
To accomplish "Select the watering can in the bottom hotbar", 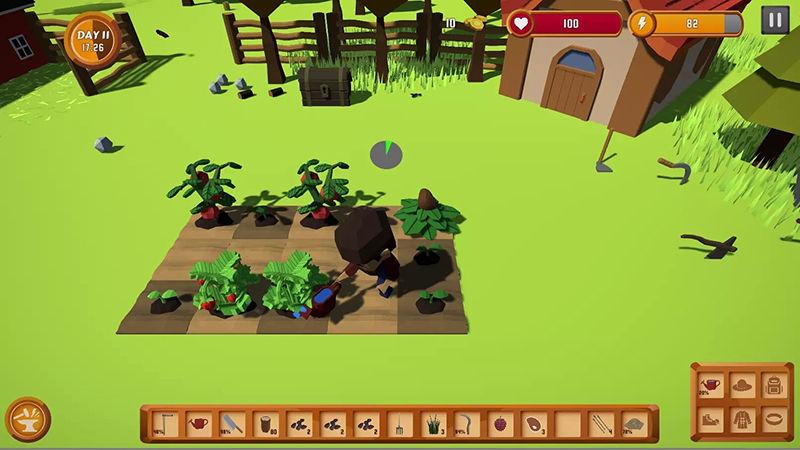I will point(200,424).
